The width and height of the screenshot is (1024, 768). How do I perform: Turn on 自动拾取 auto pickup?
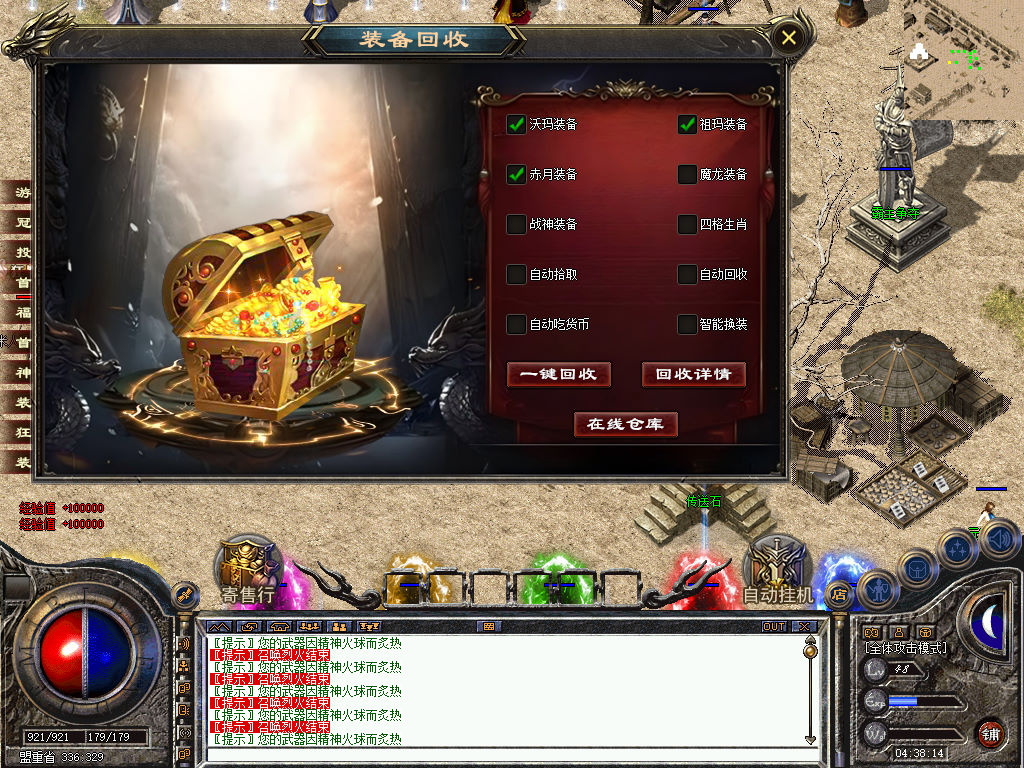point(516,274)
